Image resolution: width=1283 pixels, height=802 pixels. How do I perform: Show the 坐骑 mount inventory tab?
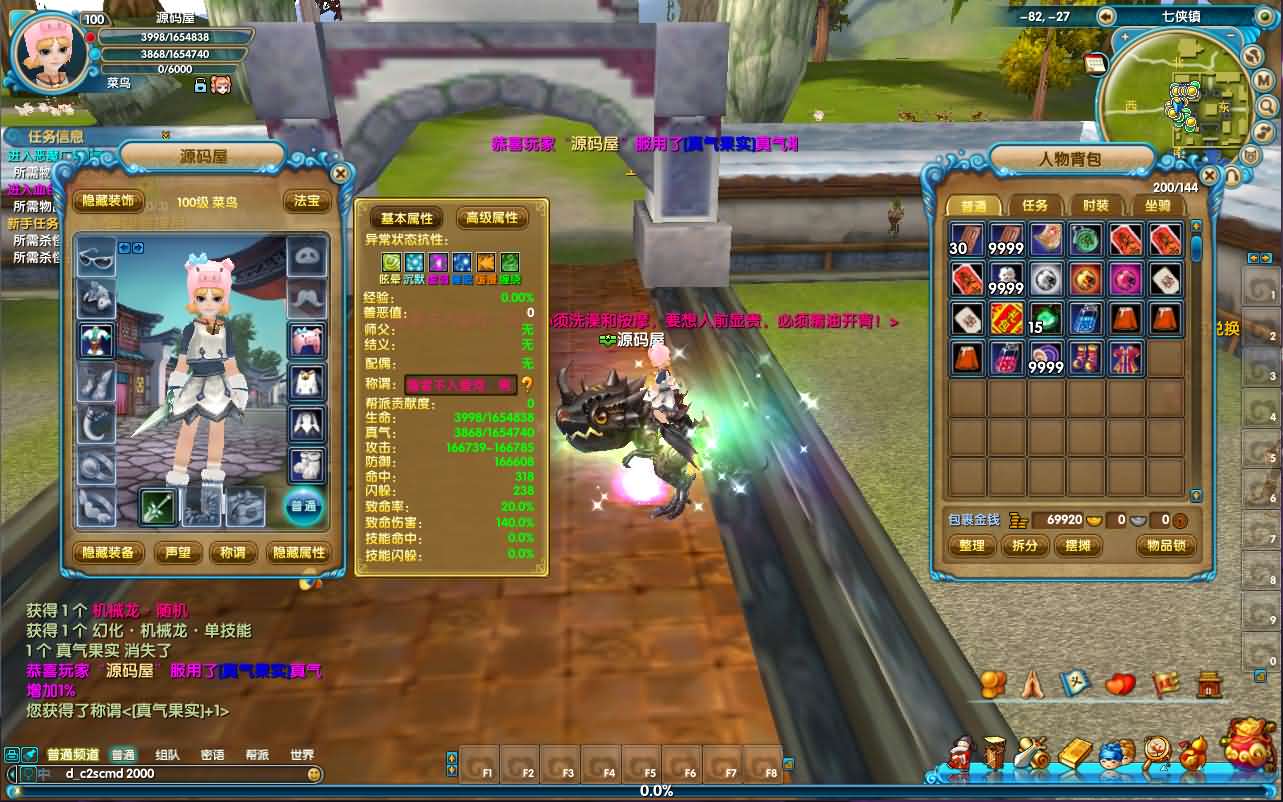pyautogui.click(x=1157, y=205)
